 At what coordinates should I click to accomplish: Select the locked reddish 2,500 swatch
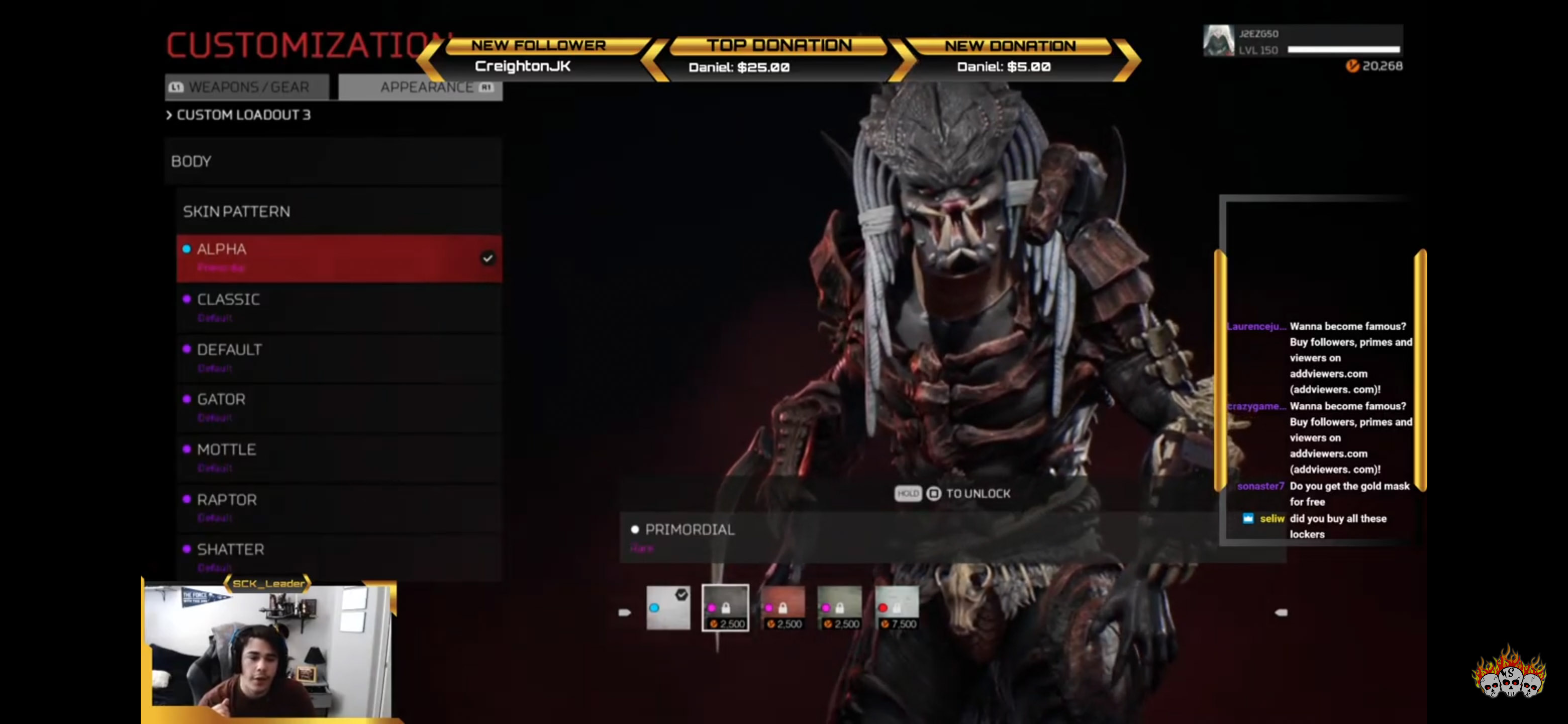783,608
